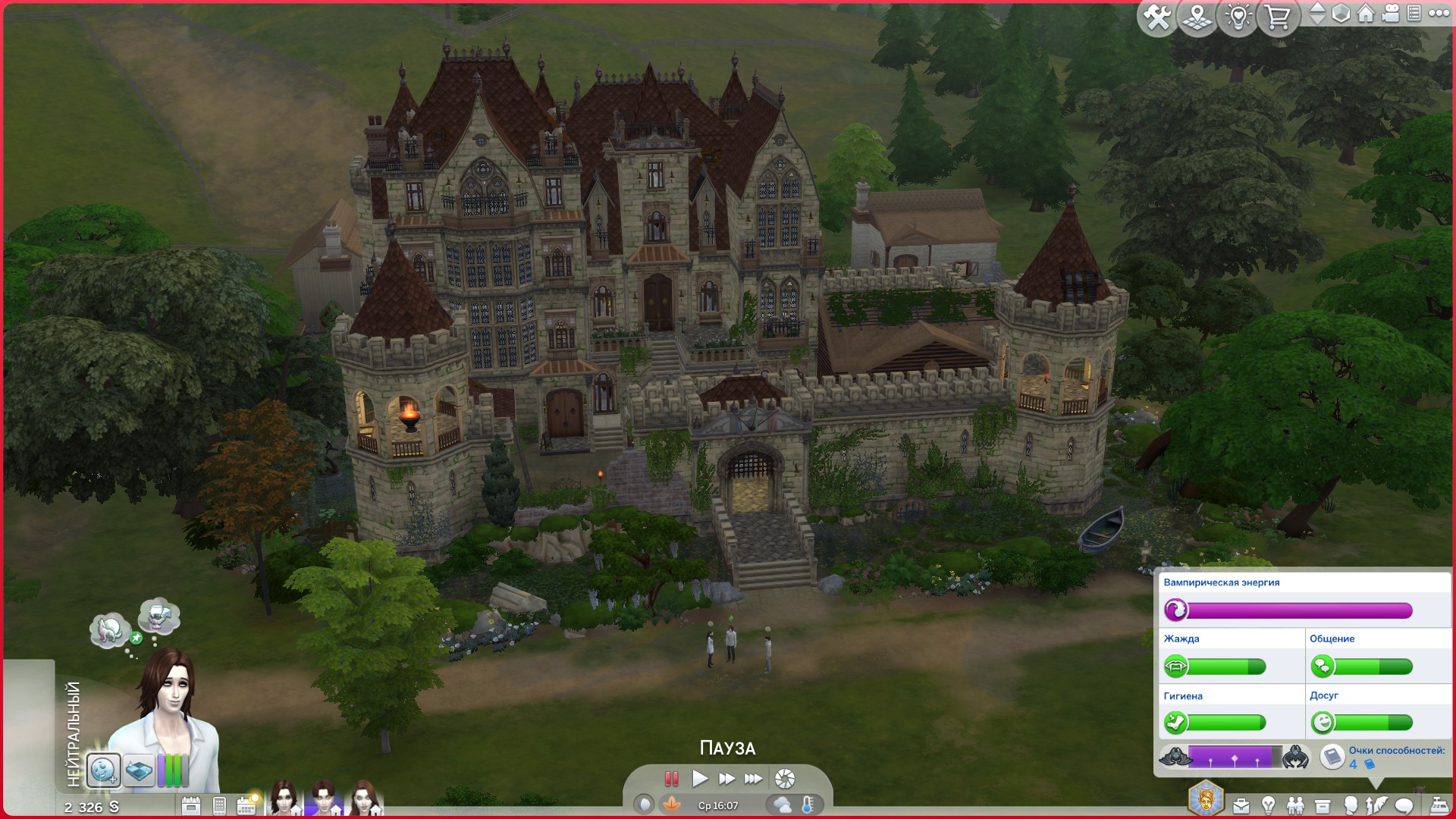Open the Relationships panel with two figures

1295,805
